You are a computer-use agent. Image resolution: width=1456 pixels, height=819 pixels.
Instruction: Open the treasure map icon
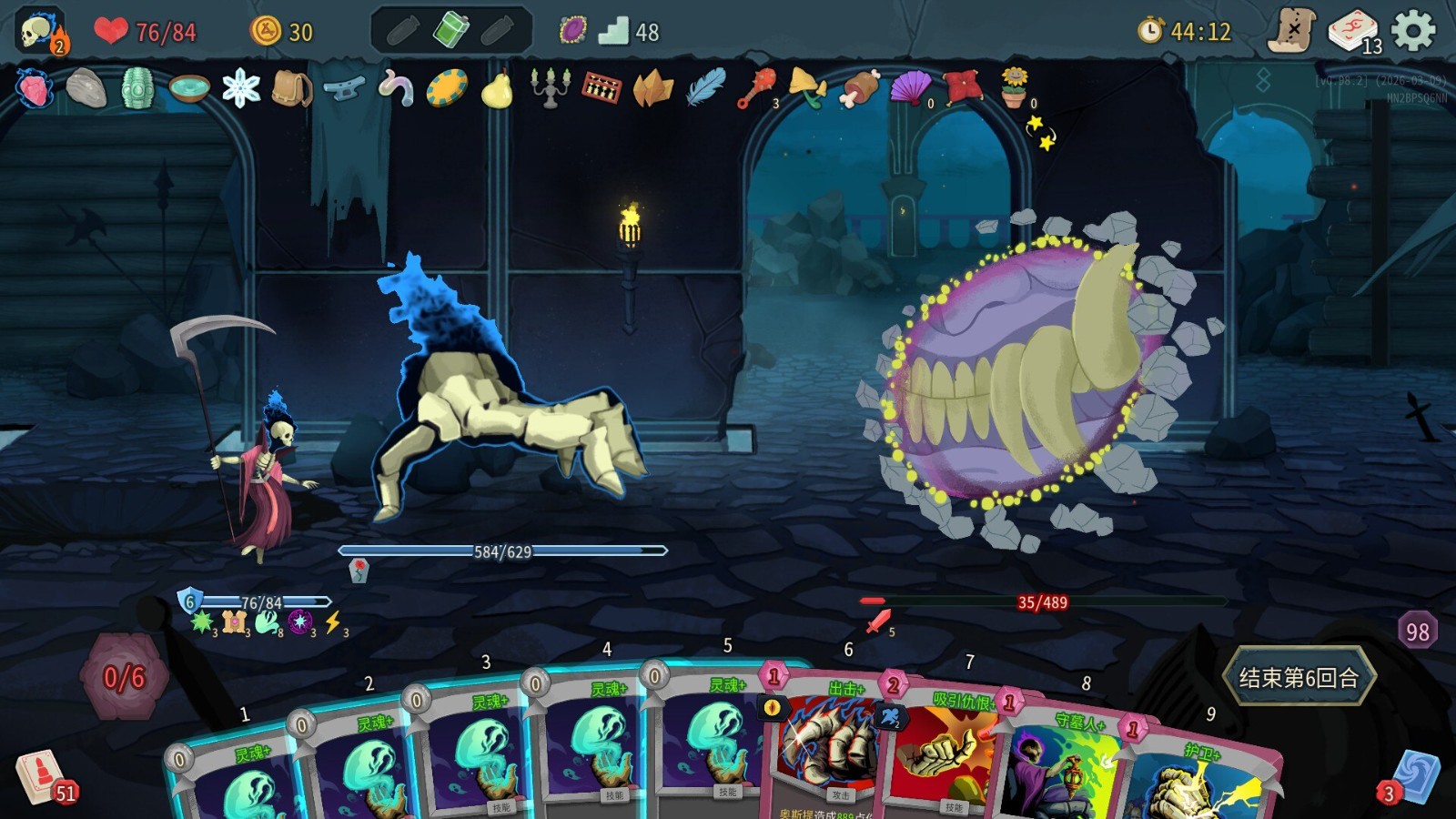click(x=1292, y=32)
